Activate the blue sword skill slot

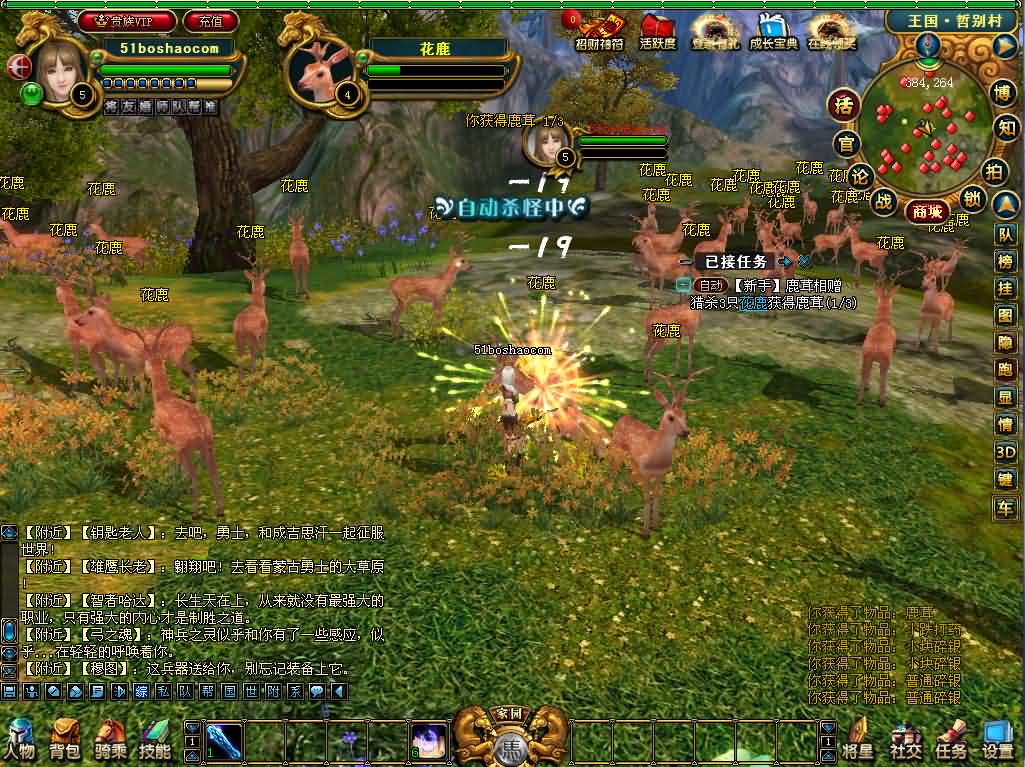coord(224,741)
